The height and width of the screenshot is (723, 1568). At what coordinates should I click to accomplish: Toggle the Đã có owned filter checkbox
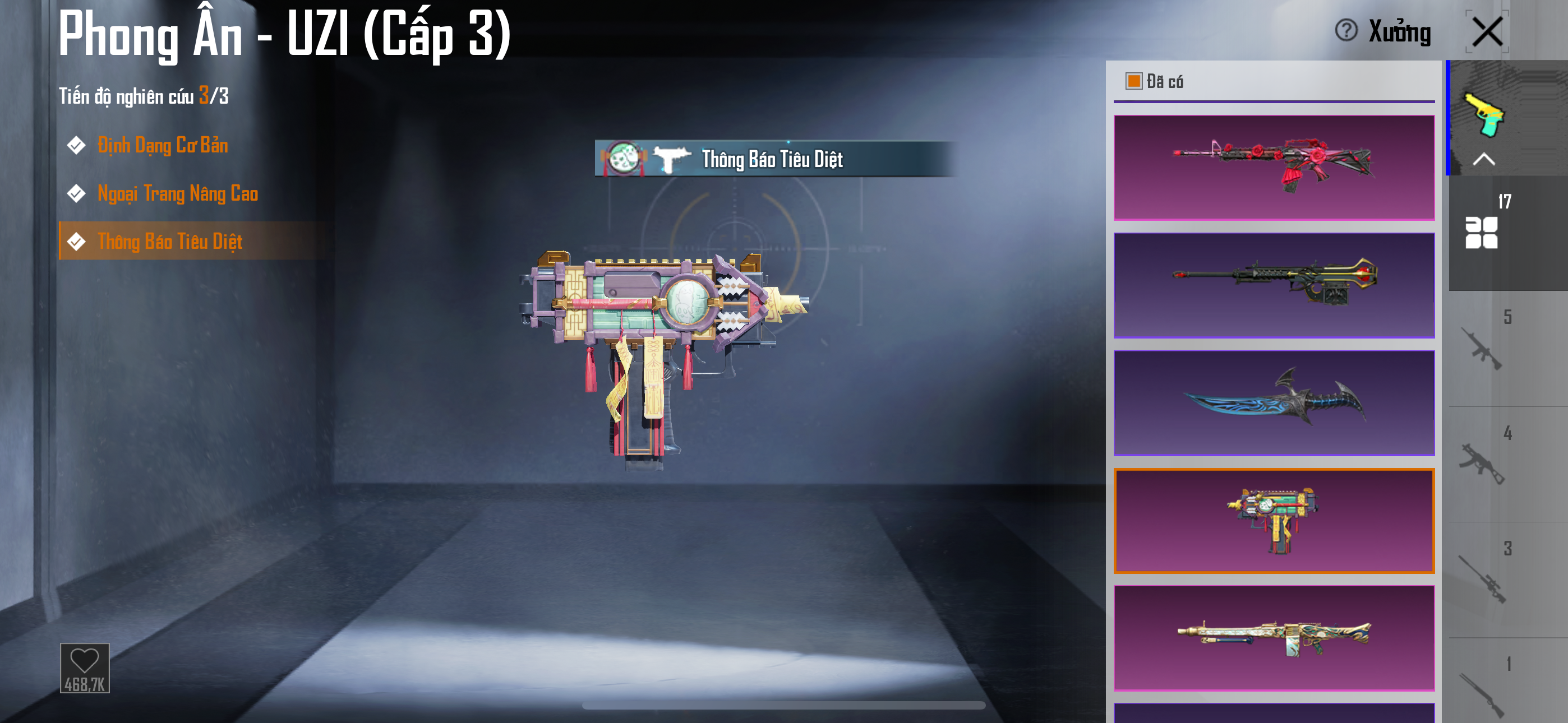point(1133,81)
